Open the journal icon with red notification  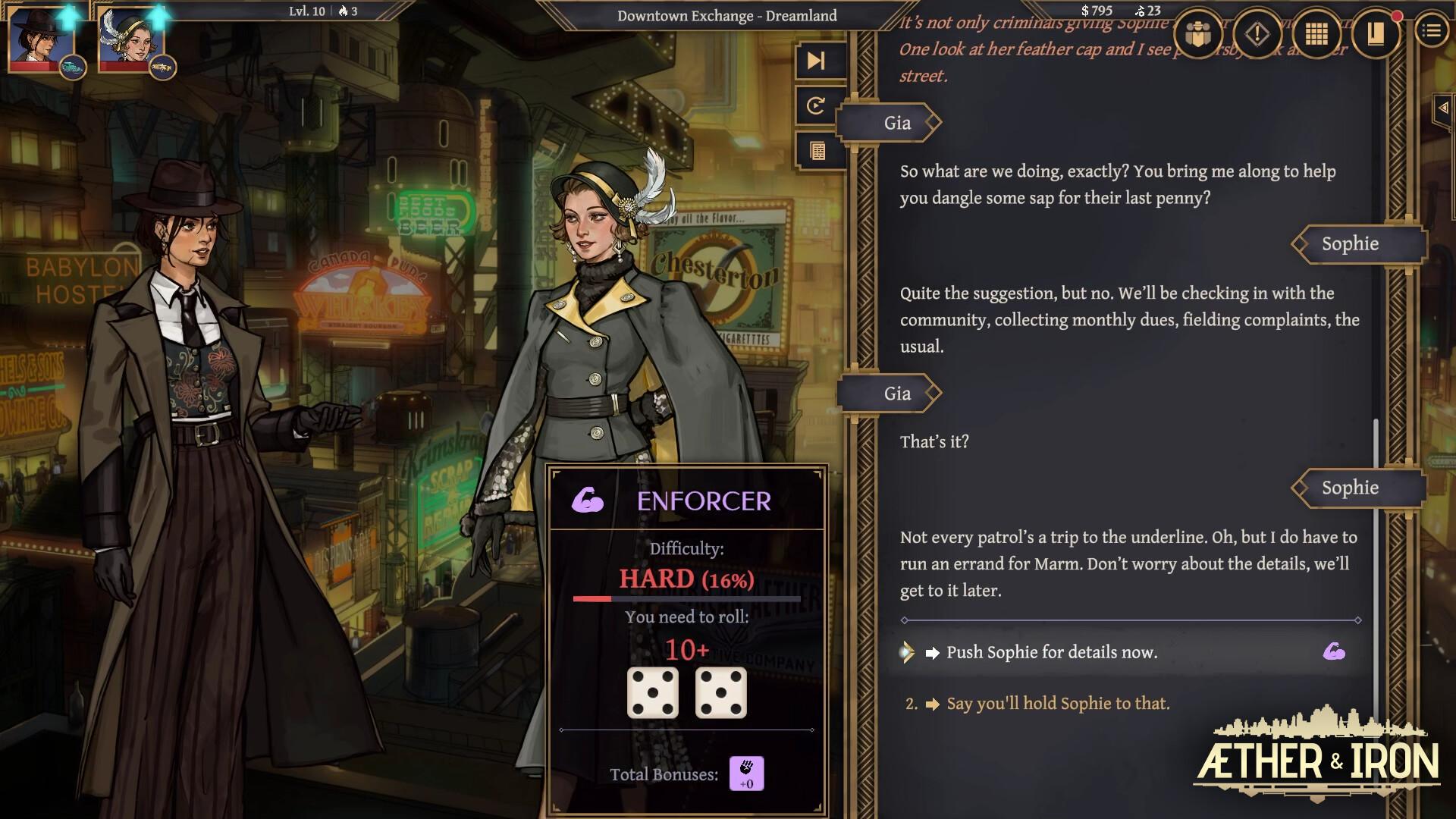click(x=1376, y=33)
